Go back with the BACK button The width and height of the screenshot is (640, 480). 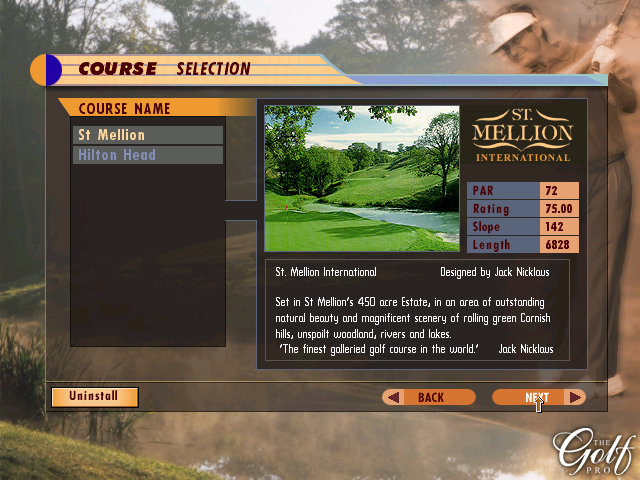click(430, 397)
